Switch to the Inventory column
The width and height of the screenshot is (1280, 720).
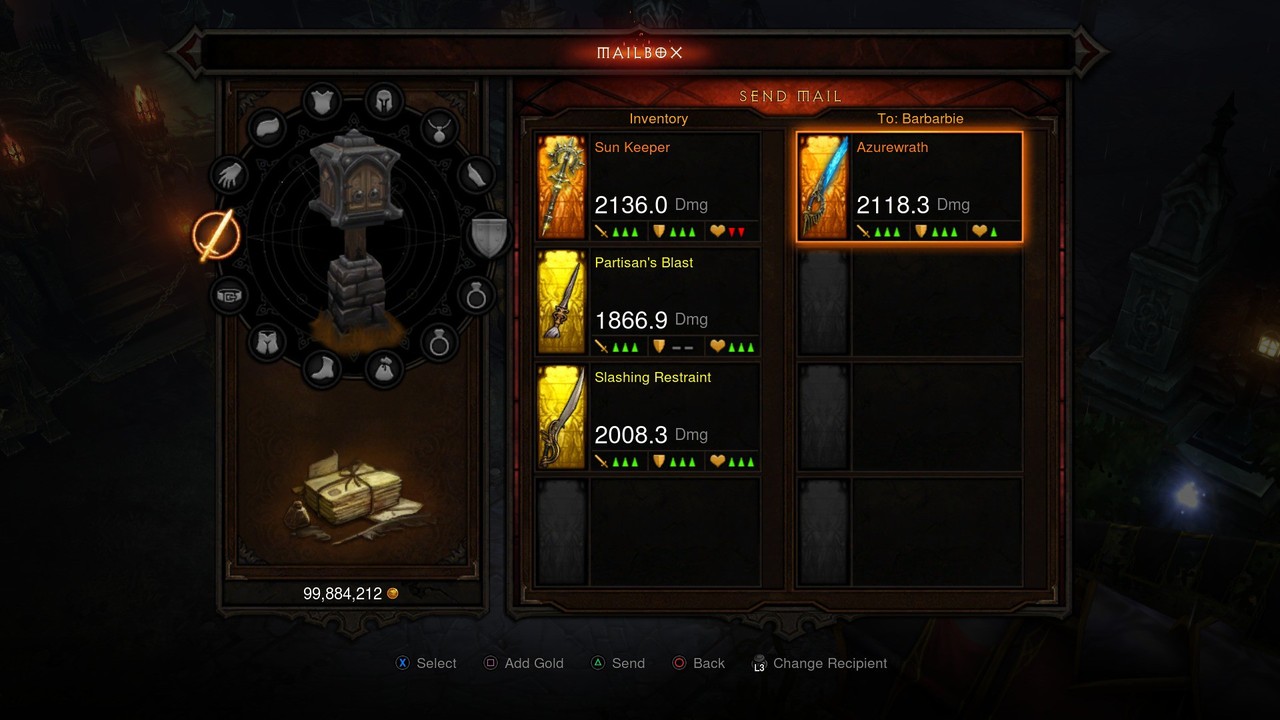(x=658, y=118)
